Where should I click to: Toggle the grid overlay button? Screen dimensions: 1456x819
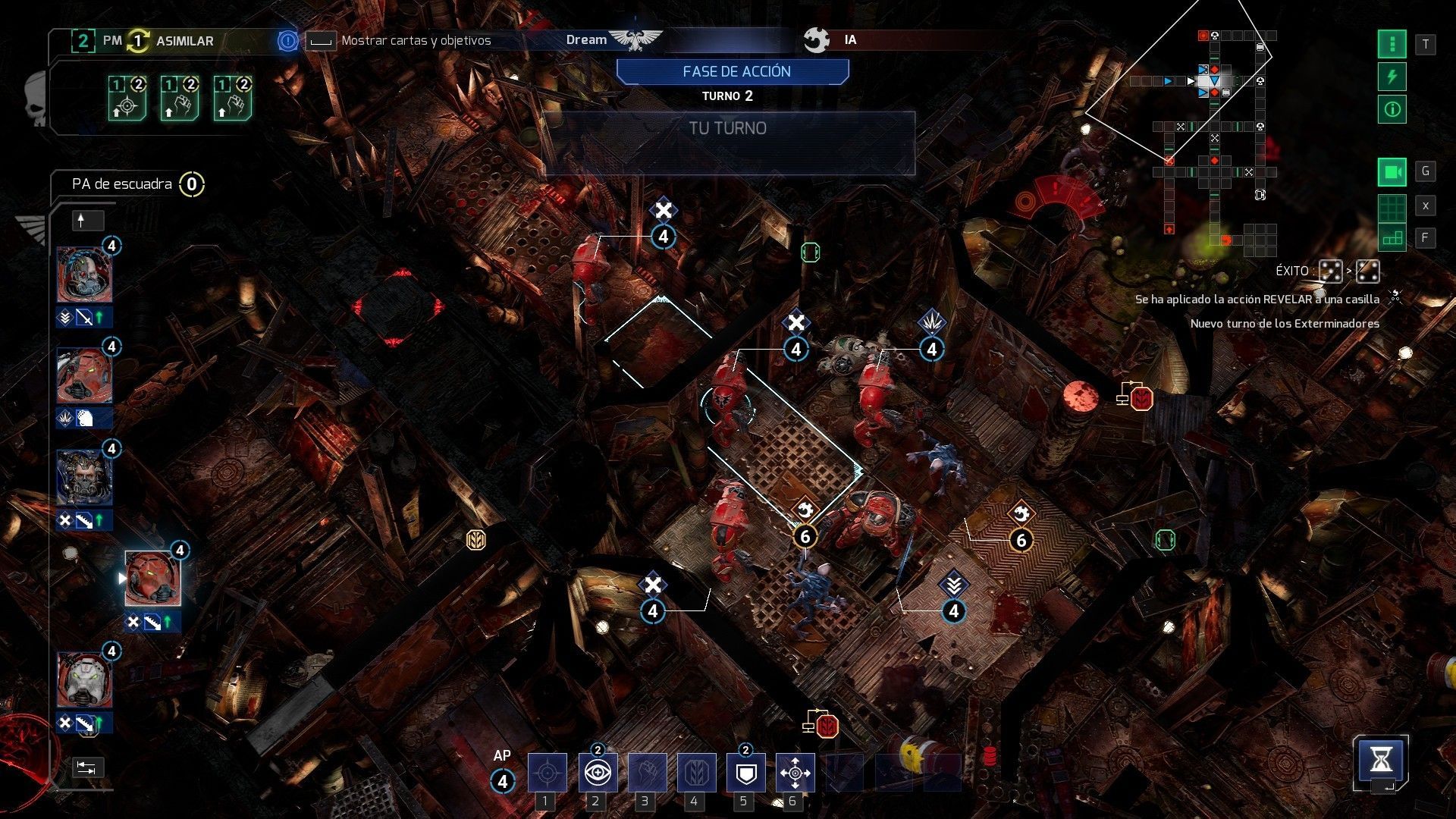[1392, 206]
